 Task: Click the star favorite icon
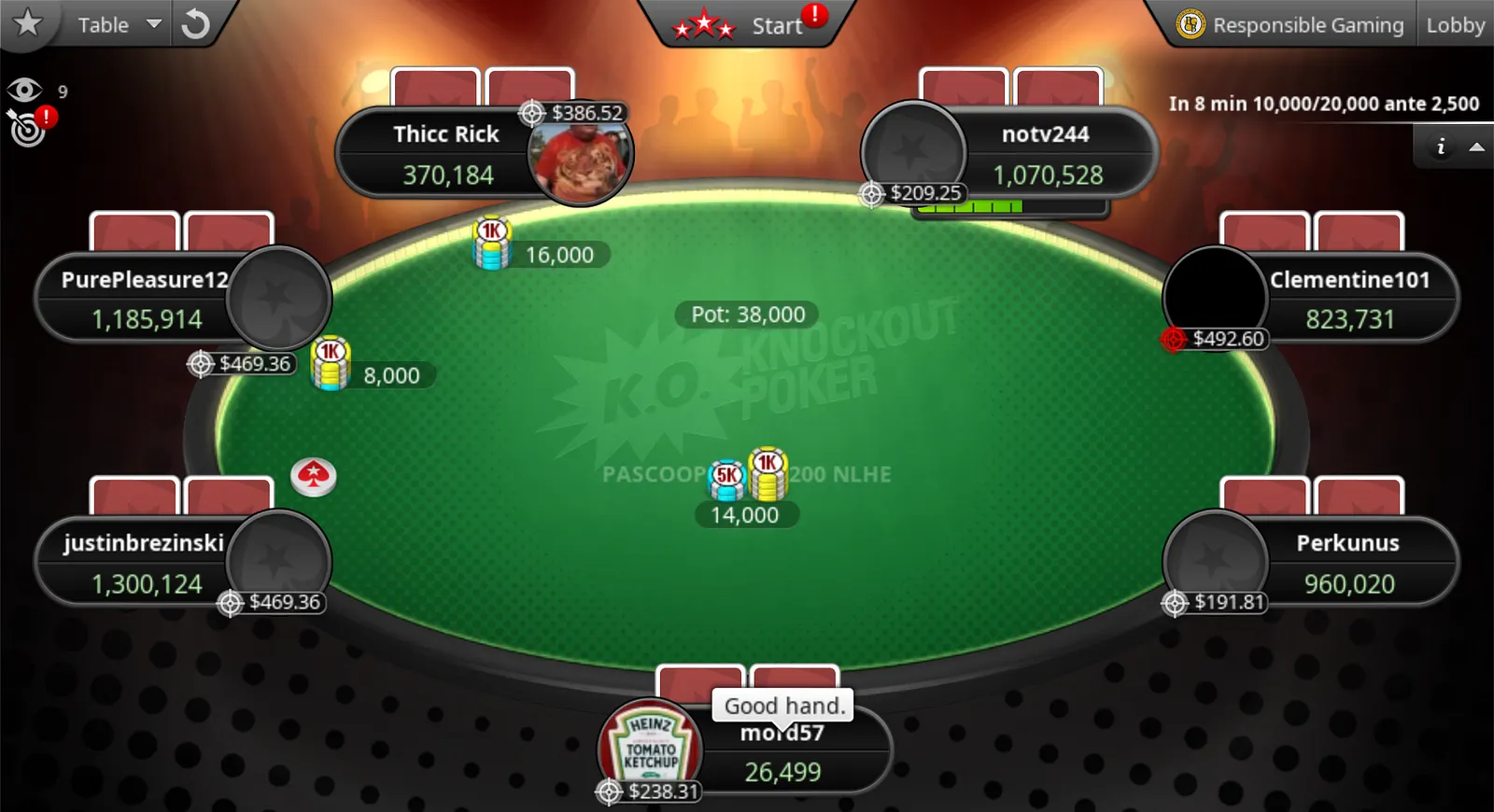pyautogui.click(x=28, y=22)
